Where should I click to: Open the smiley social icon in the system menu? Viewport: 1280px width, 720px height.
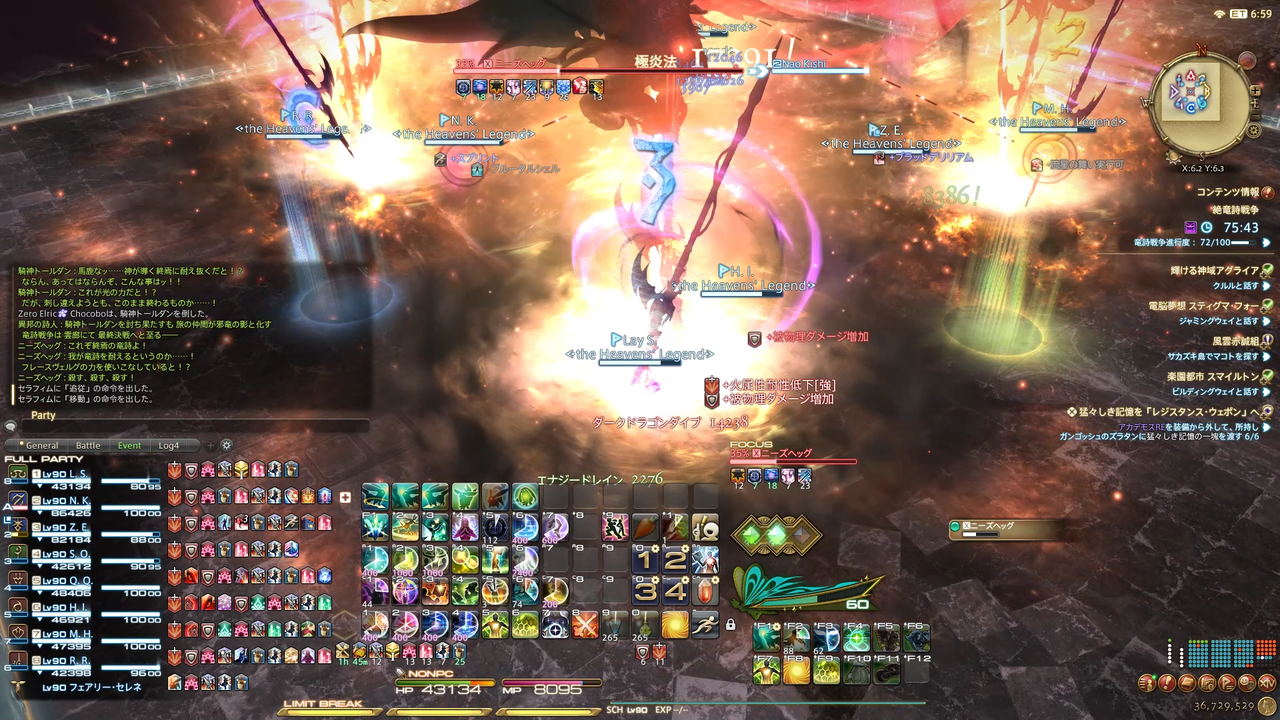tap(1245, 683)
